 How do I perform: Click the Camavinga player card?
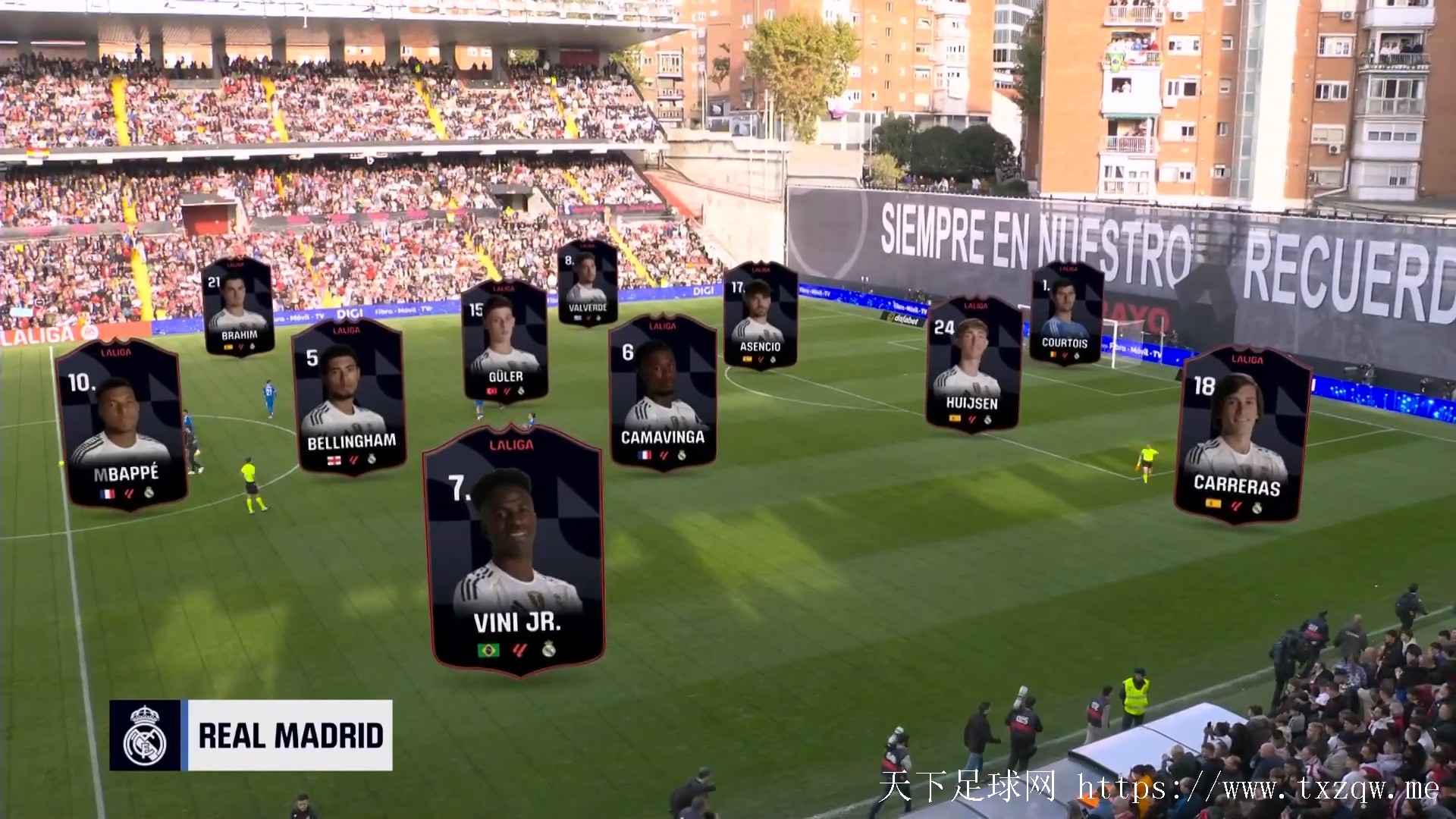point(663,393)
